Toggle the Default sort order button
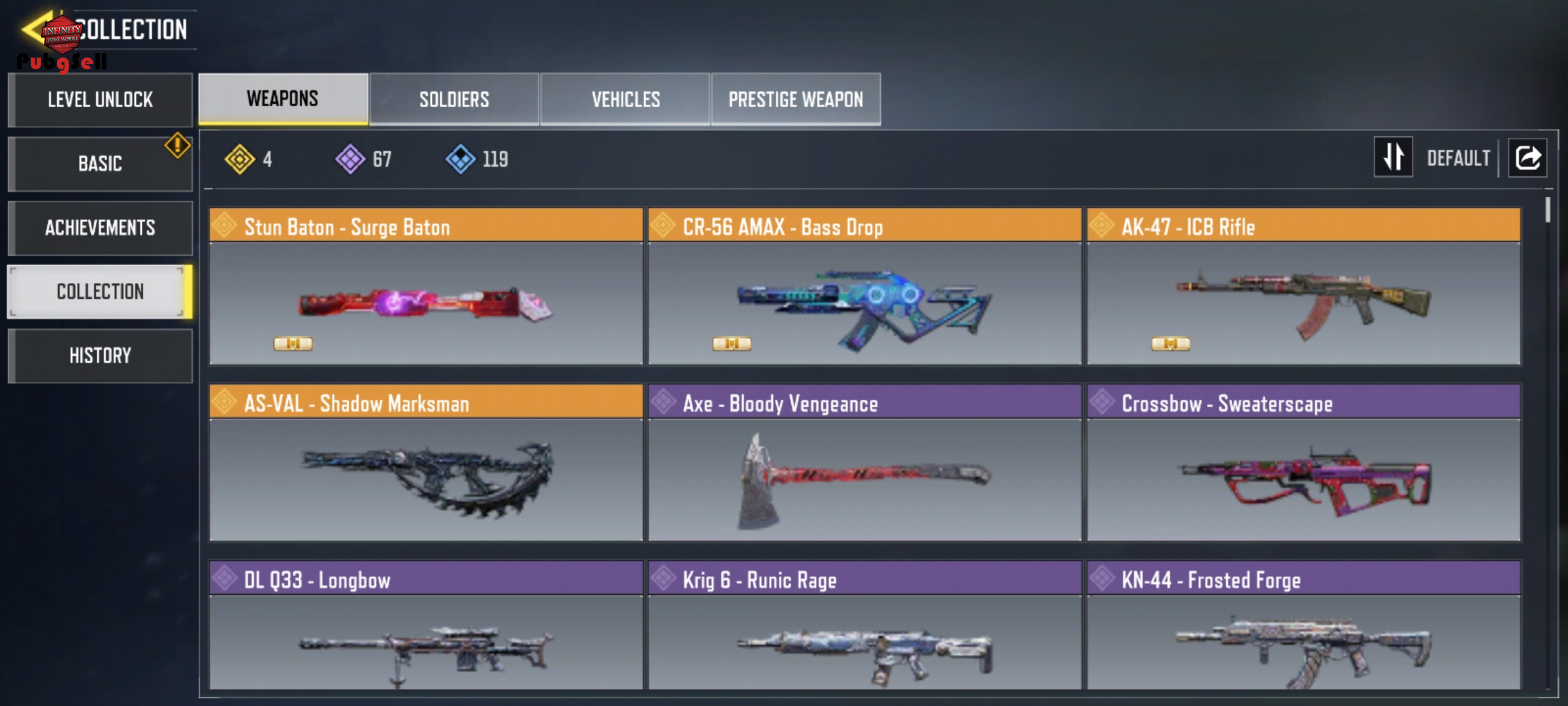 [x=1394, y=157]
